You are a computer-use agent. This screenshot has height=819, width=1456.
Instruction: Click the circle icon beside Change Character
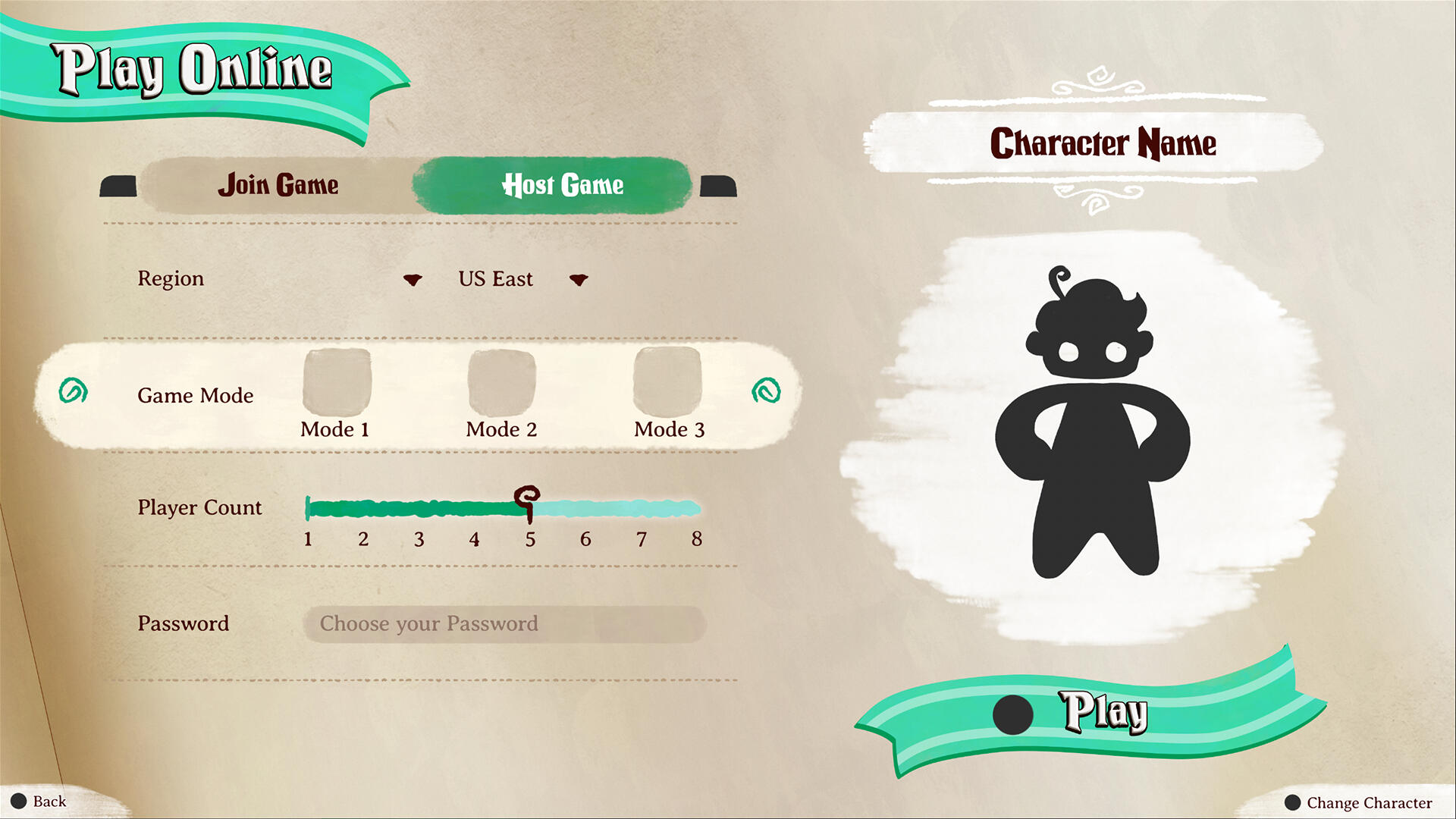pos(1294,802)
